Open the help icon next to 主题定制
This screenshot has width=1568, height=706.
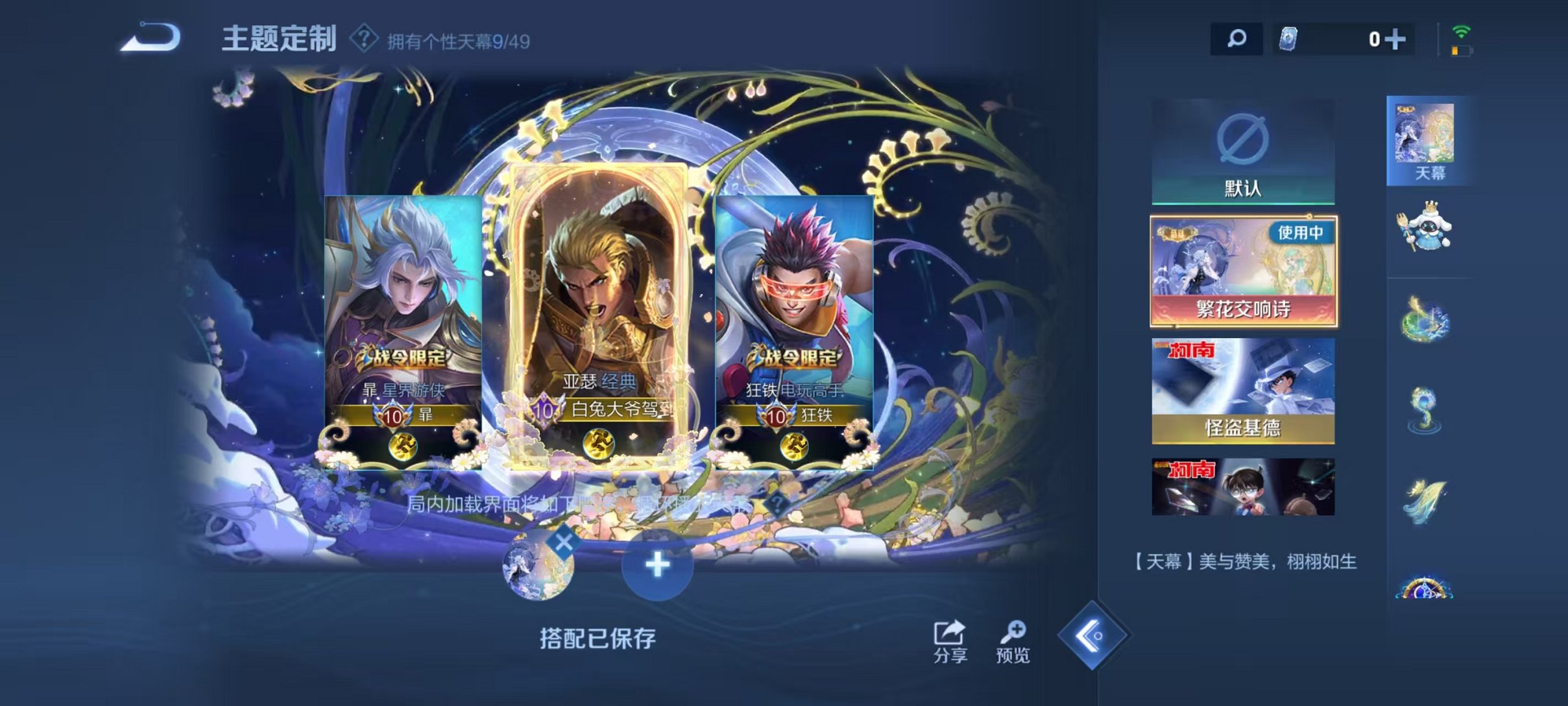click(364, 39)
